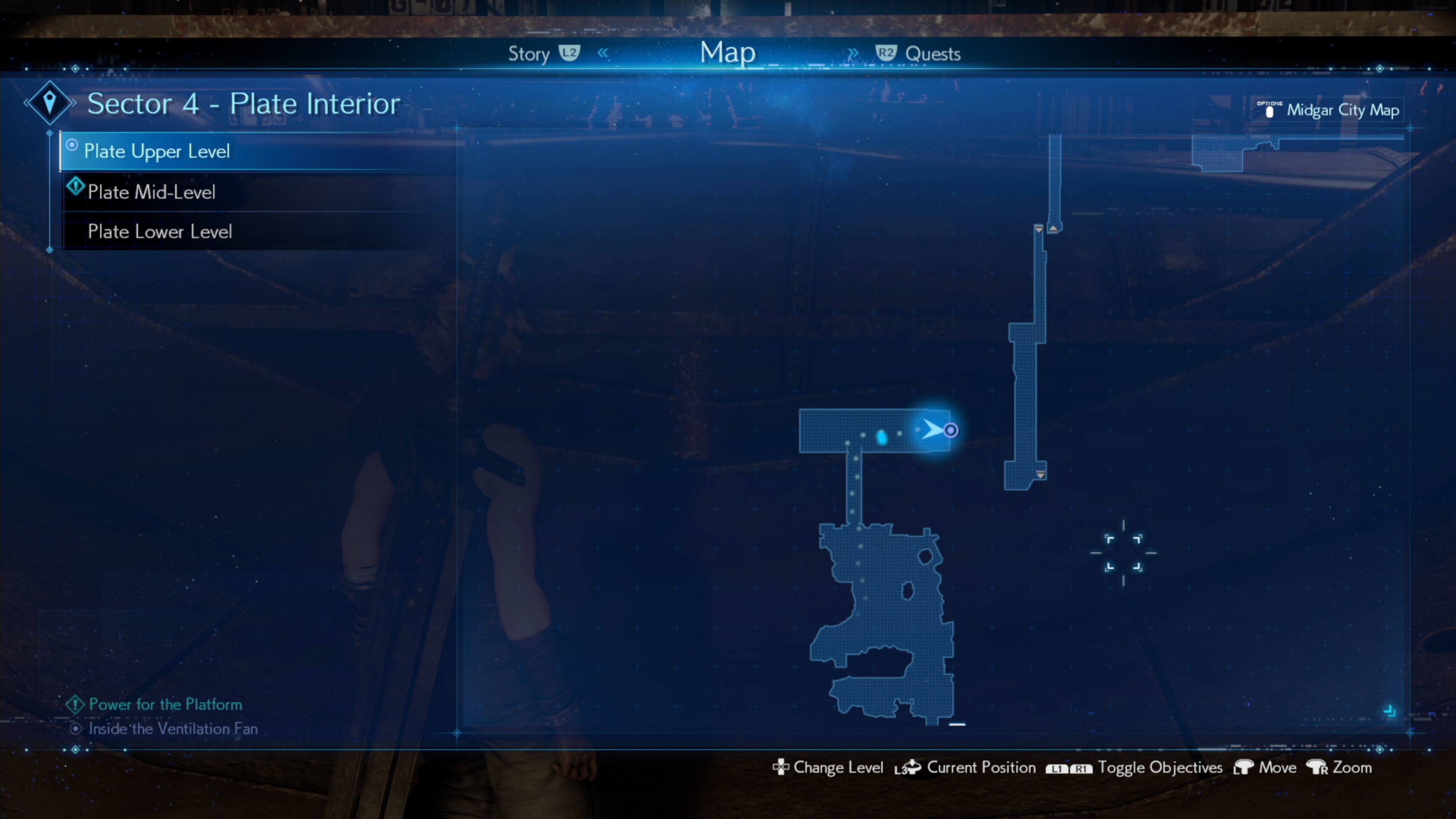The height and width of the screenshot is (819, 1456).
Task: Select Plate Mid-Level from the level list
Action: (x=152, y=191)
